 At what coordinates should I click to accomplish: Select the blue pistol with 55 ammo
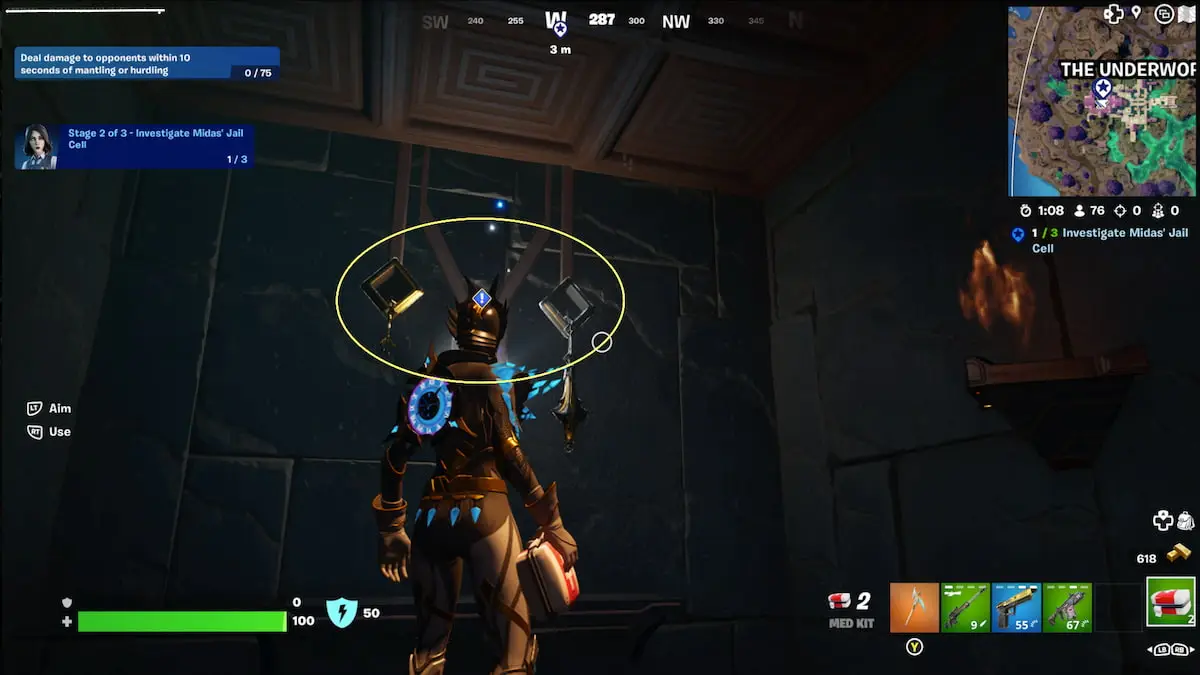coord(1016,607)
